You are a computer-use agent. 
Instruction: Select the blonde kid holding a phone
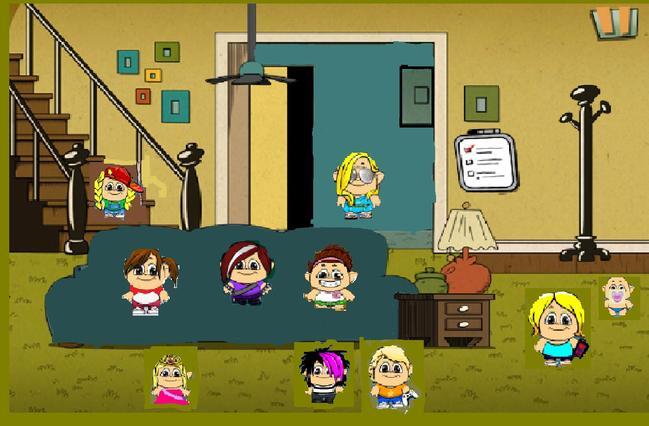point(557,327)
